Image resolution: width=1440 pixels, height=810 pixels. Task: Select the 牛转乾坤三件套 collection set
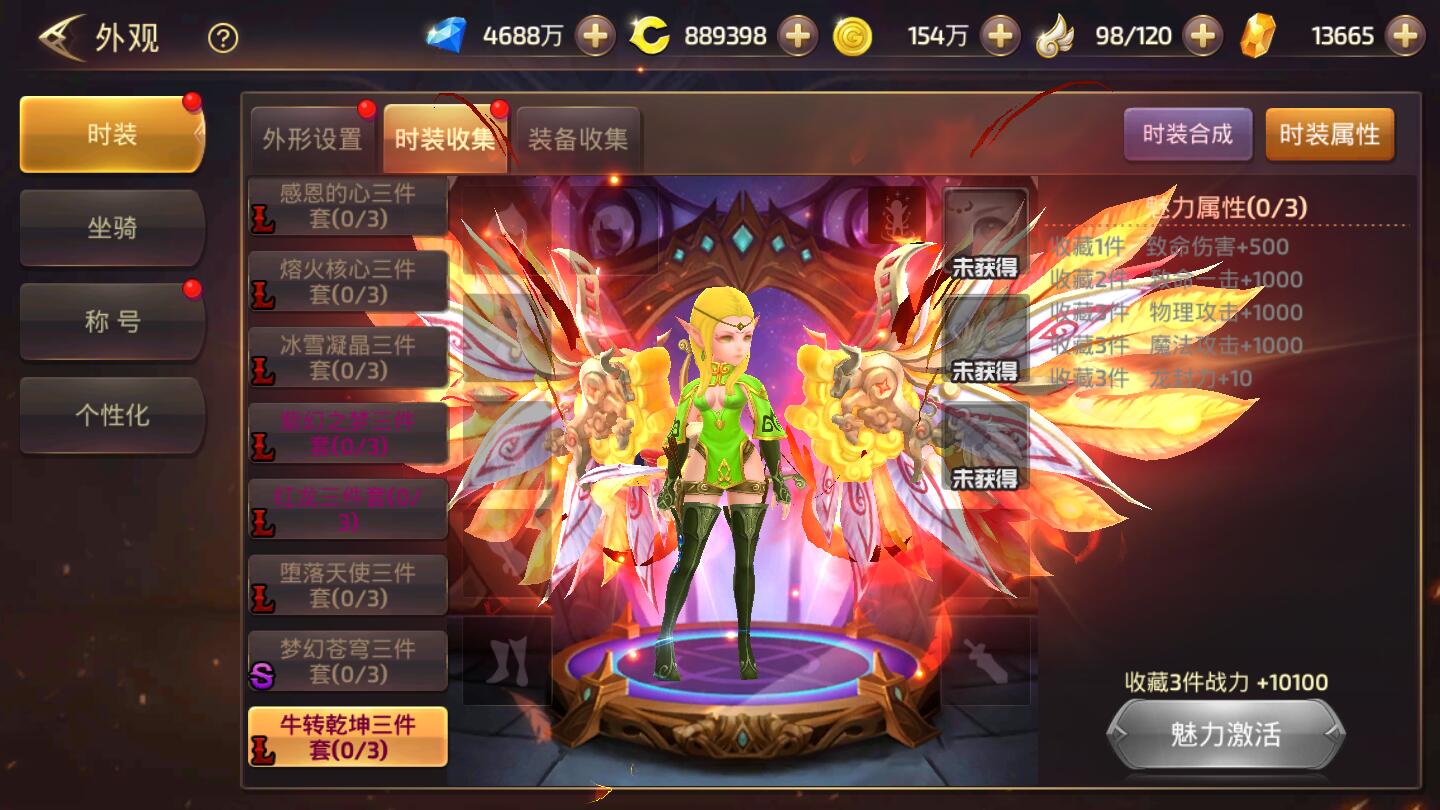click(x=347, y=734)
